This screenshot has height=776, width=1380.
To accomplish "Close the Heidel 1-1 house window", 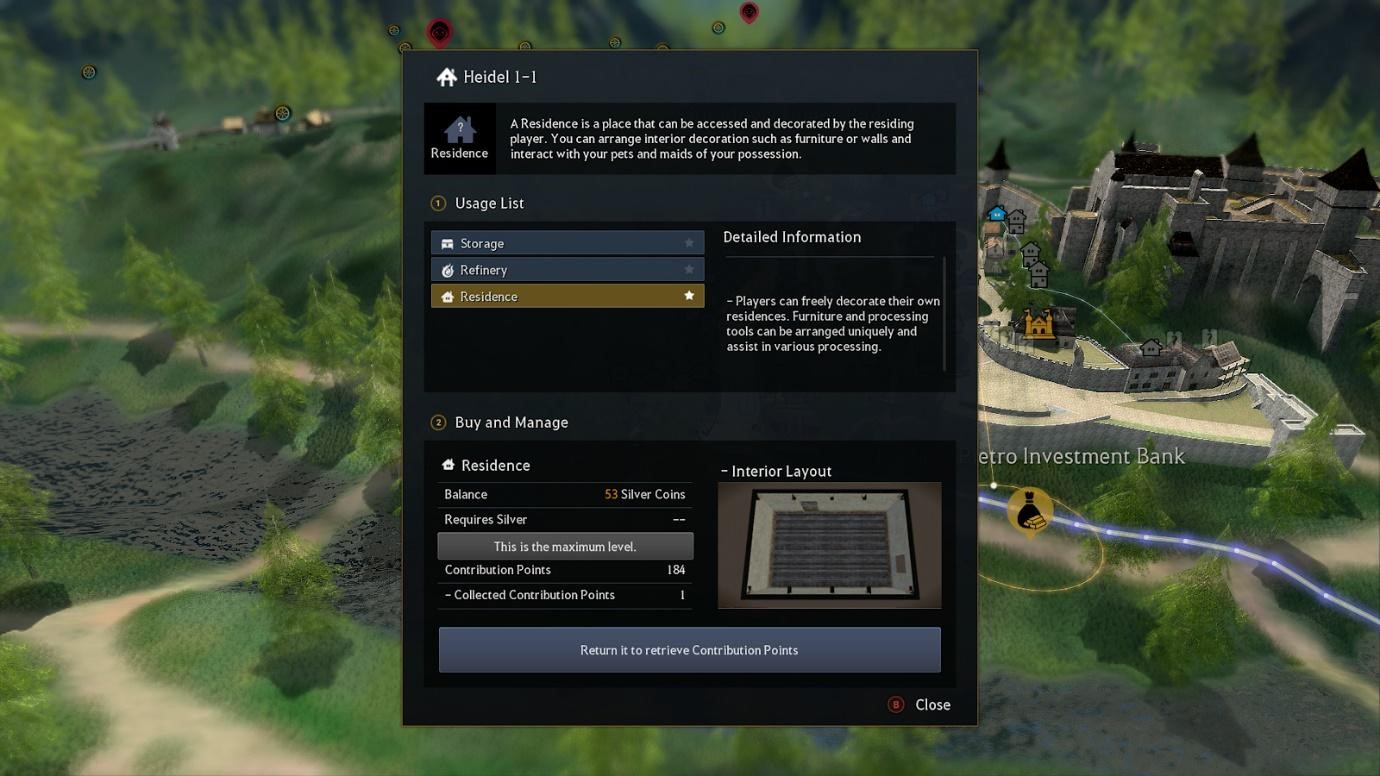I will pyautogui.click(x=920, y=705).
